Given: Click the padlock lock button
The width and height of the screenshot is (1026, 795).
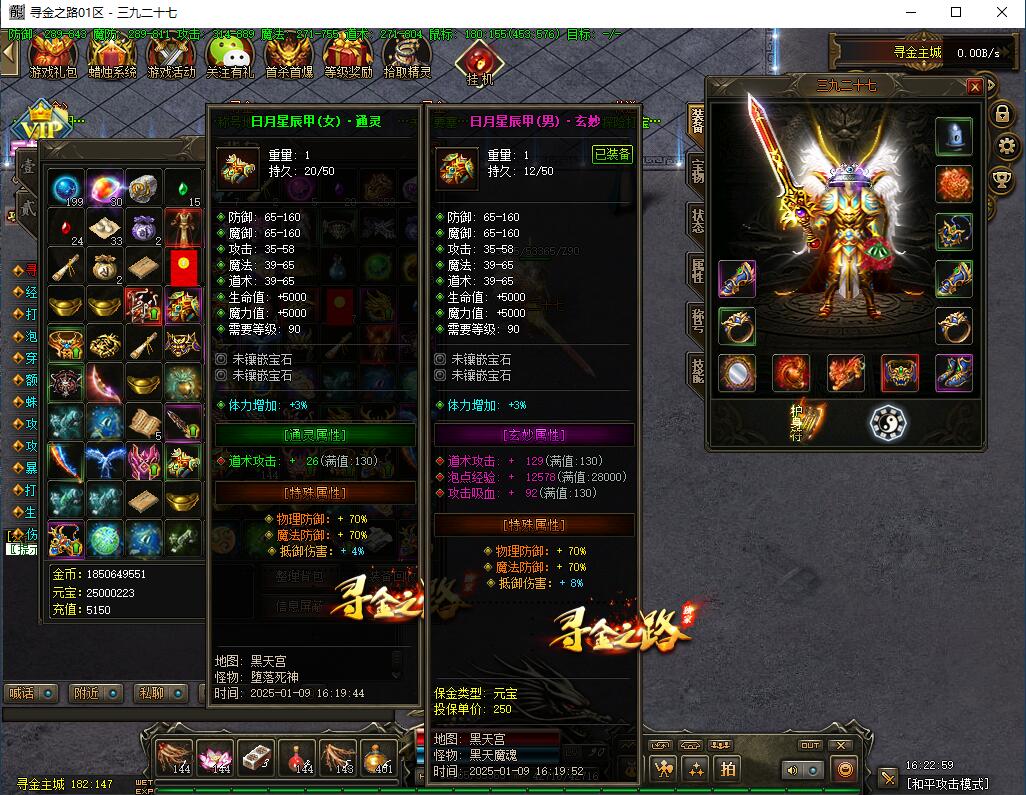Looking at the screenshot, I should click(1003, 114).
